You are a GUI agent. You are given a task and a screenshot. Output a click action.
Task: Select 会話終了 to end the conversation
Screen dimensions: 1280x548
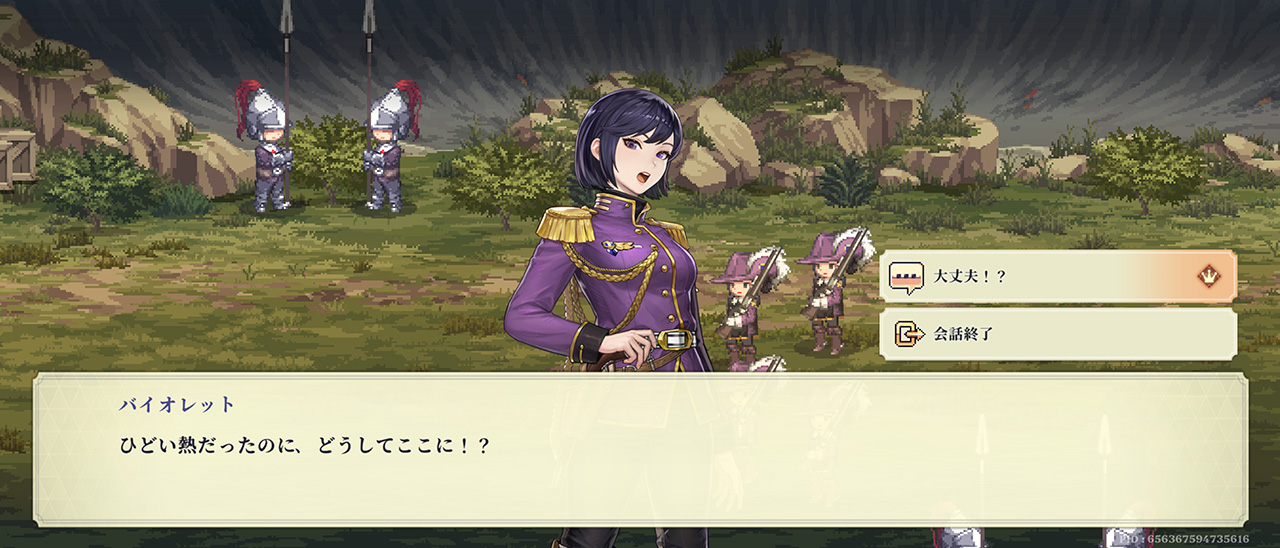[1056, 334]
